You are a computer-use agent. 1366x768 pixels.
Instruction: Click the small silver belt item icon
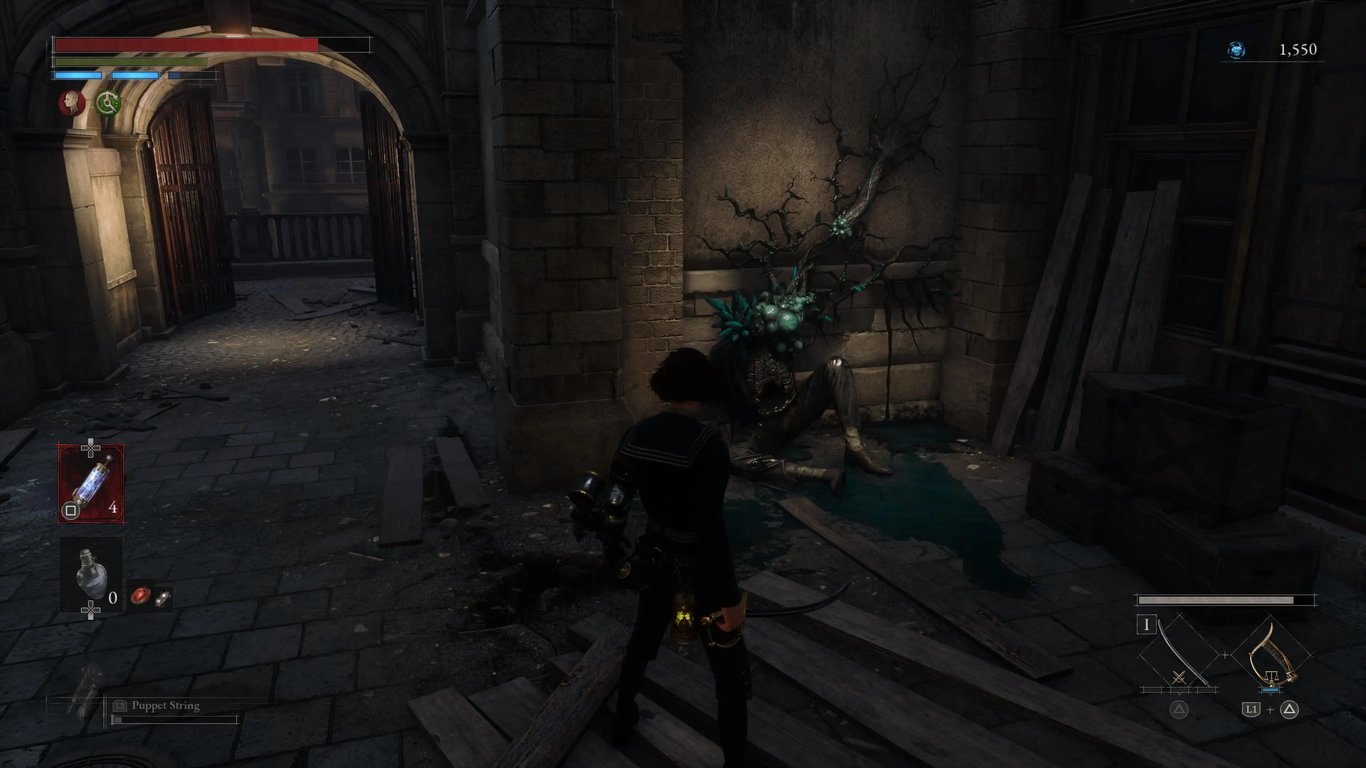point(161,596)
